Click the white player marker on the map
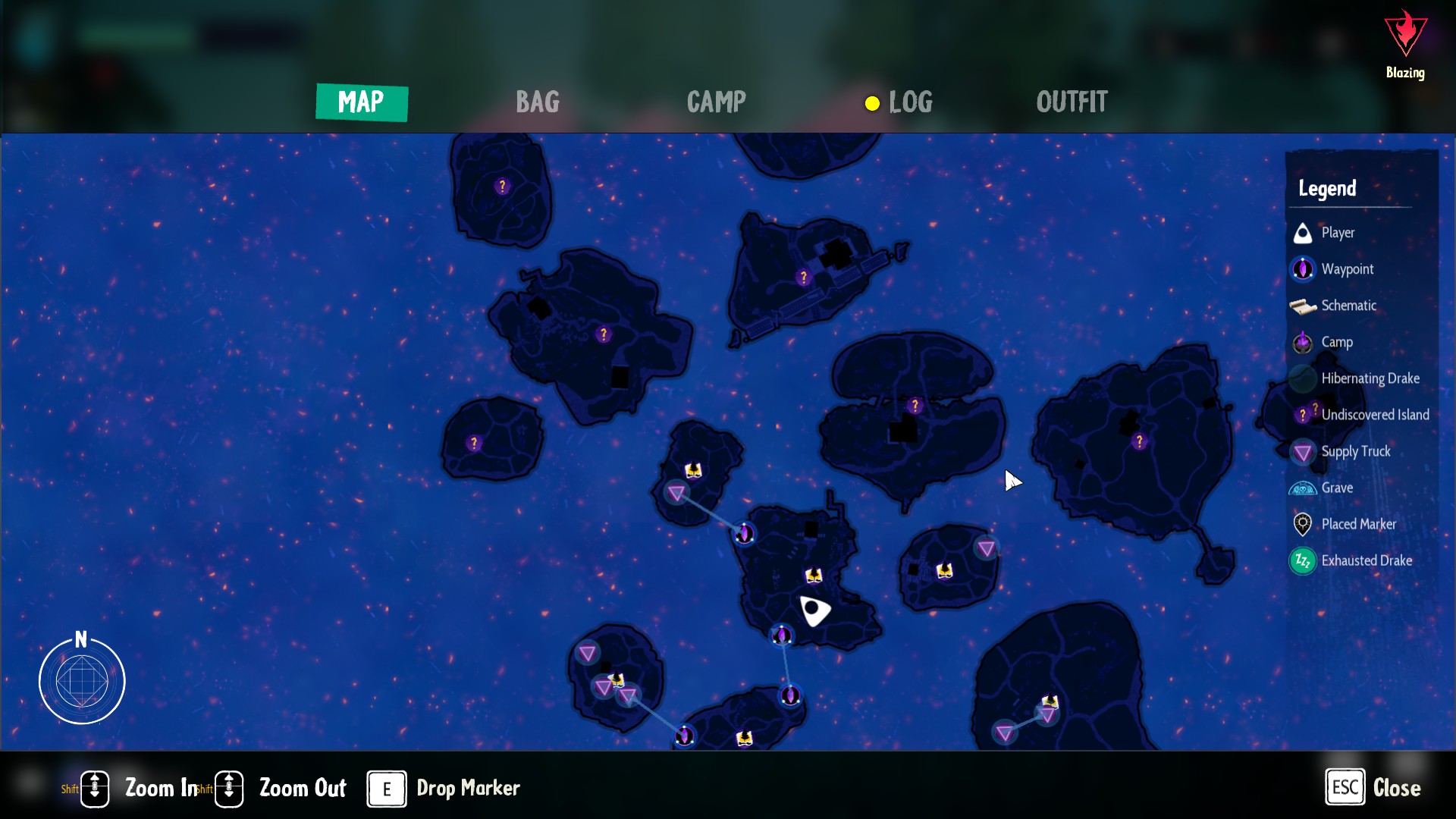Screen dimensions: 1456x819 point(814,610)
